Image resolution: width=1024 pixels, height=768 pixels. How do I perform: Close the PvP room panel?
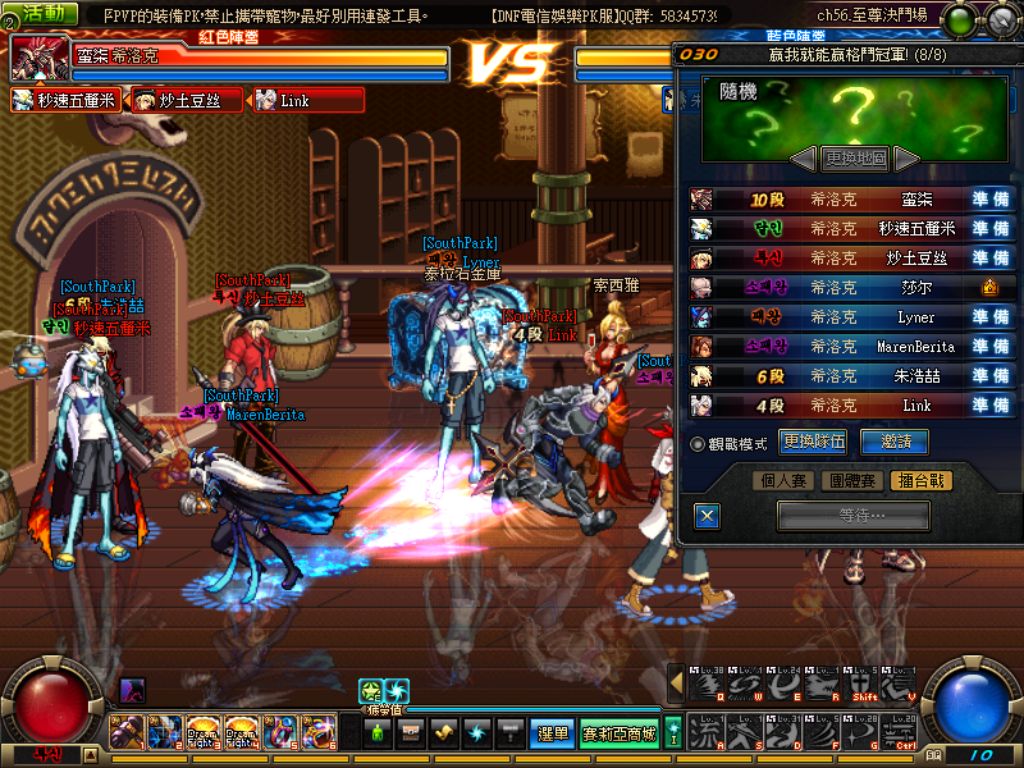707,516
